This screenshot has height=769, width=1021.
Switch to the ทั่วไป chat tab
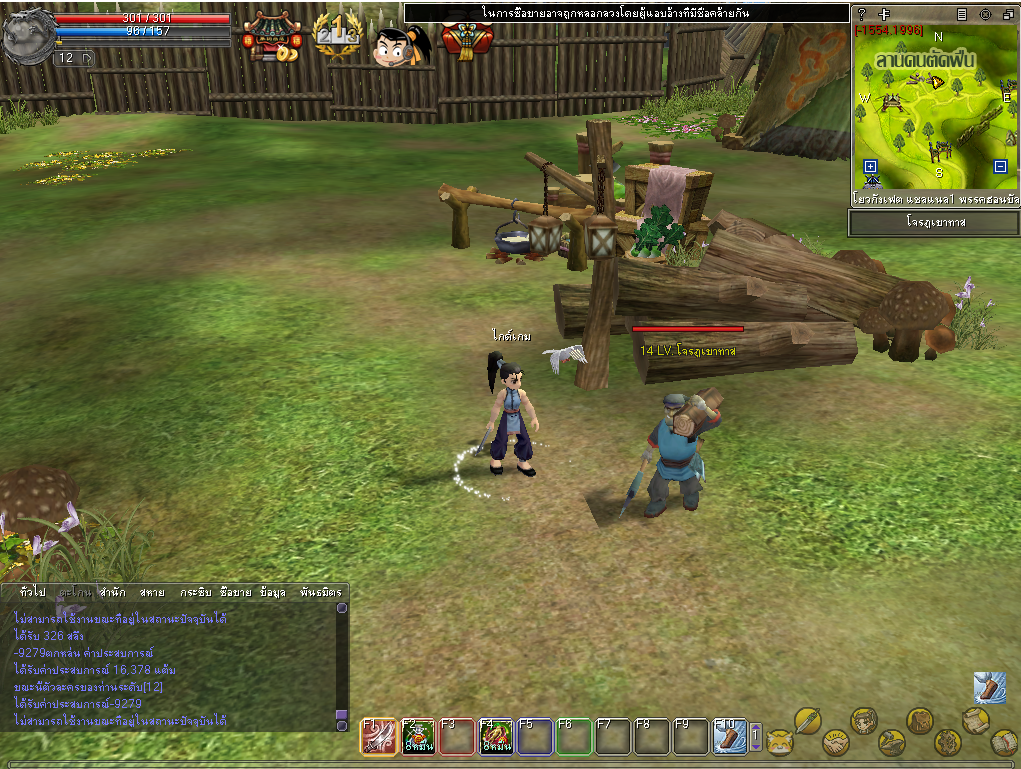click(x=33, y=592)
